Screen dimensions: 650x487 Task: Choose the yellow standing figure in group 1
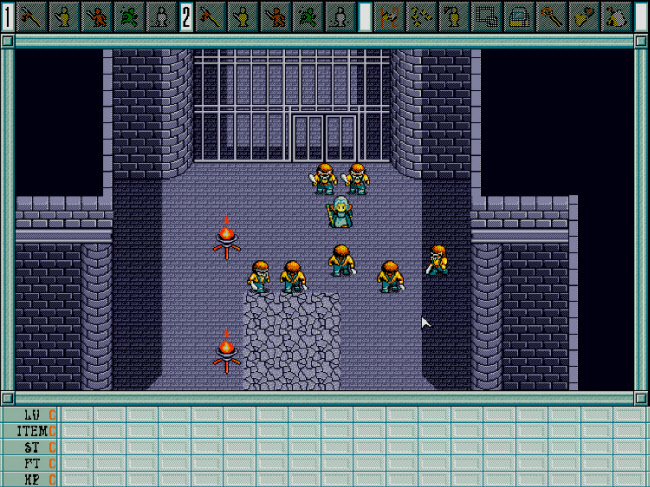coord(66,16)
